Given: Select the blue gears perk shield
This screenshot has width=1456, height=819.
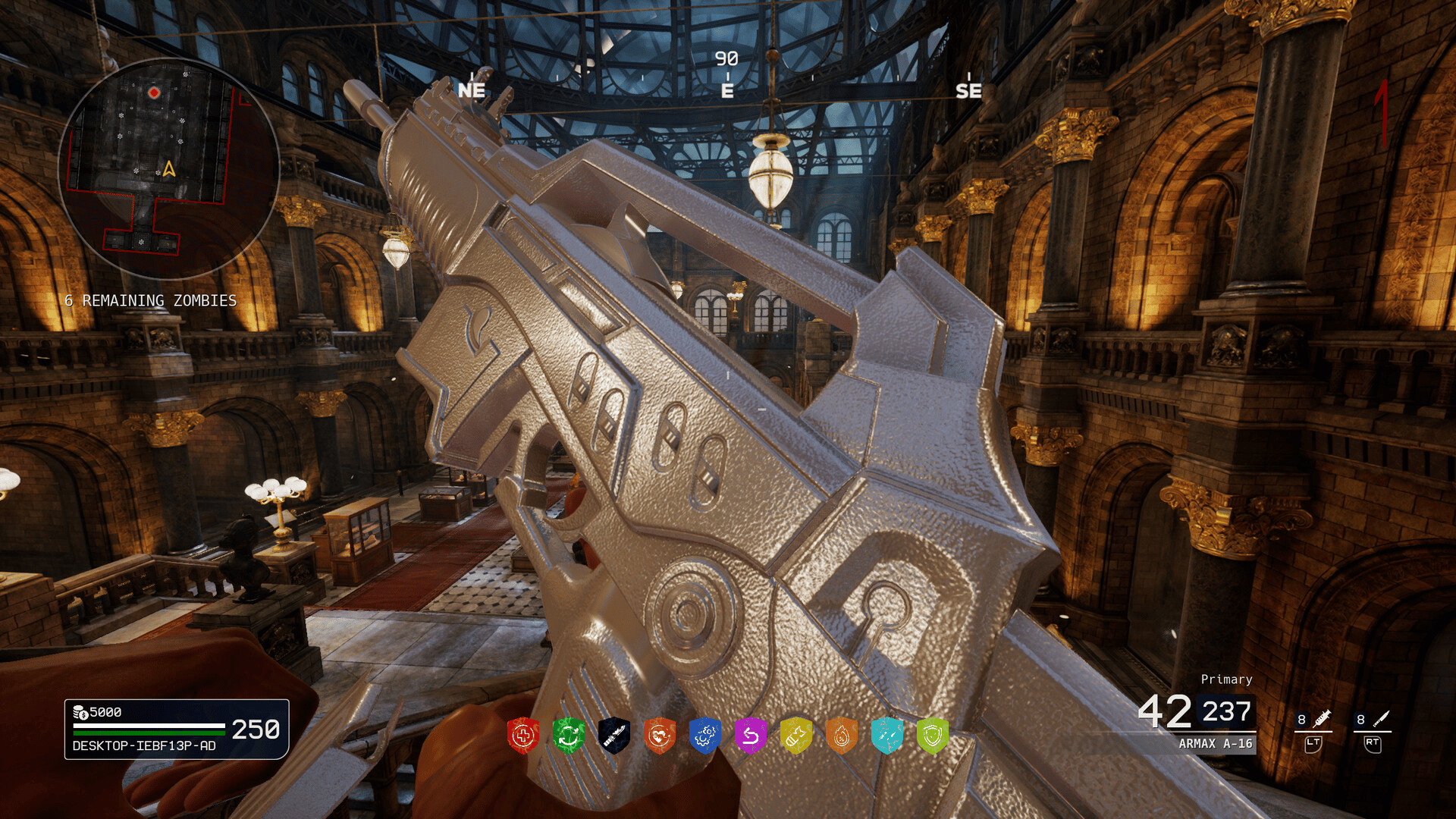Looking at the screenshot, I should 705,736.
